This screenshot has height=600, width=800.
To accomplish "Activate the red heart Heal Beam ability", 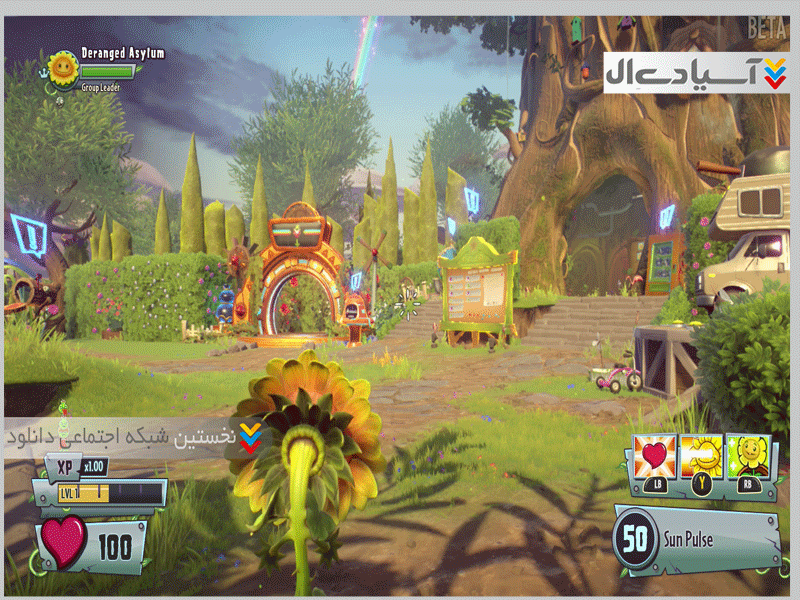I will (654, 459).
